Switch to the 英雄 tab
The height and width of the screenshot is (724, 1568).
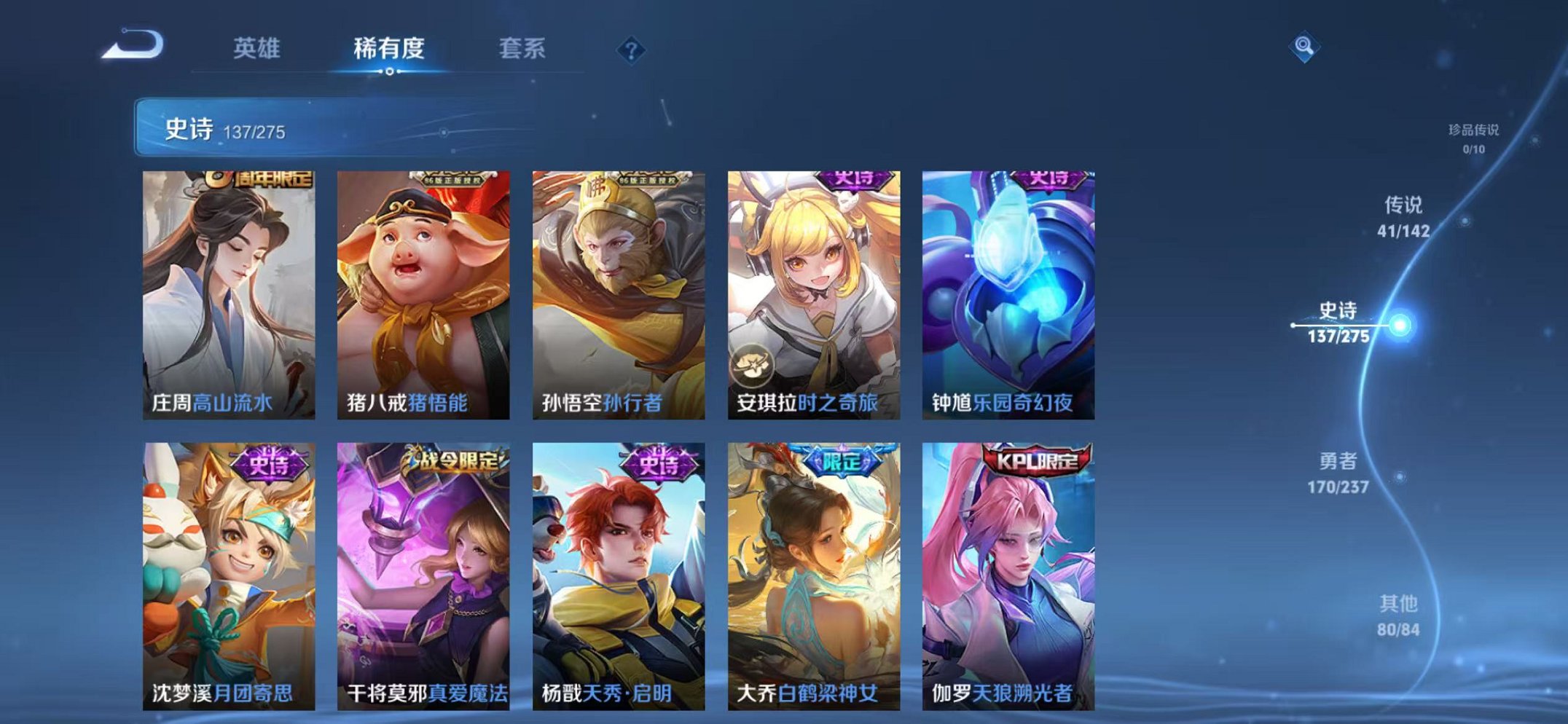point(257,47)
